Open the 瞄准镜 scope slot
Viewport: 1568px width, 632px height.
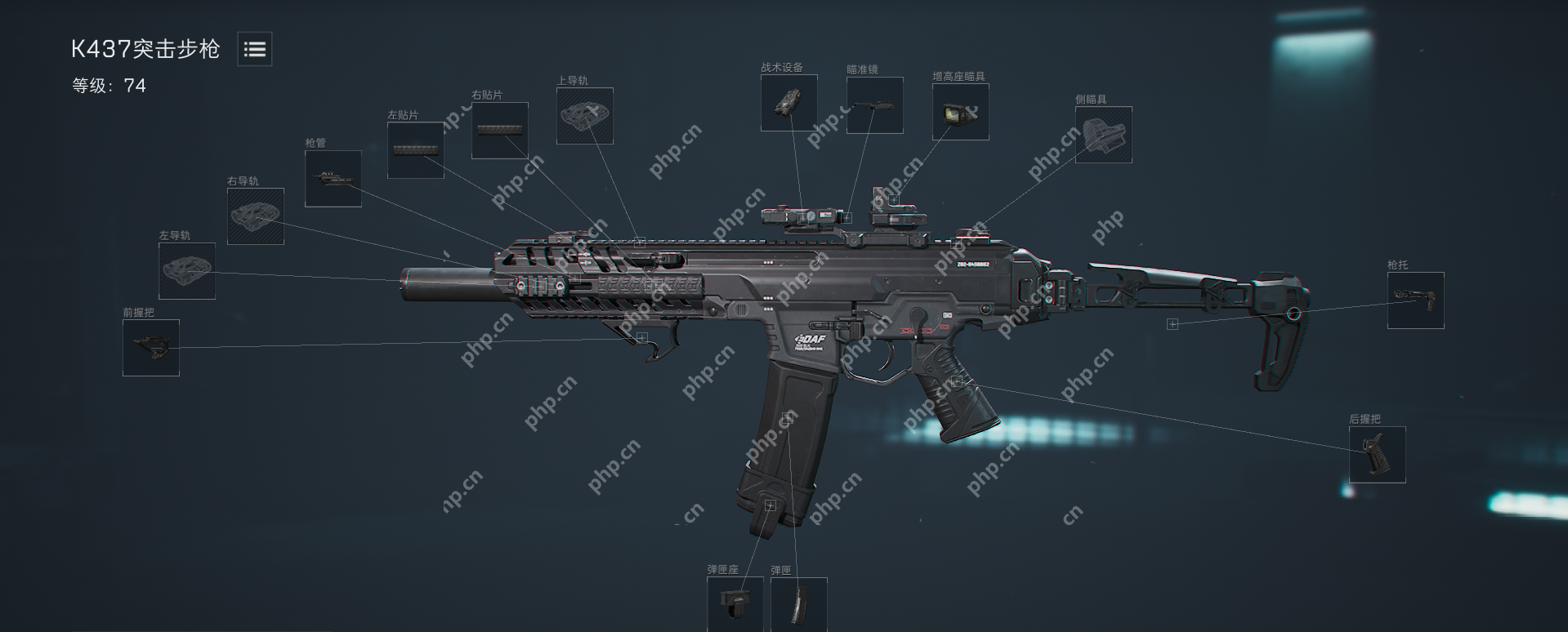click(x=875, y=105)
